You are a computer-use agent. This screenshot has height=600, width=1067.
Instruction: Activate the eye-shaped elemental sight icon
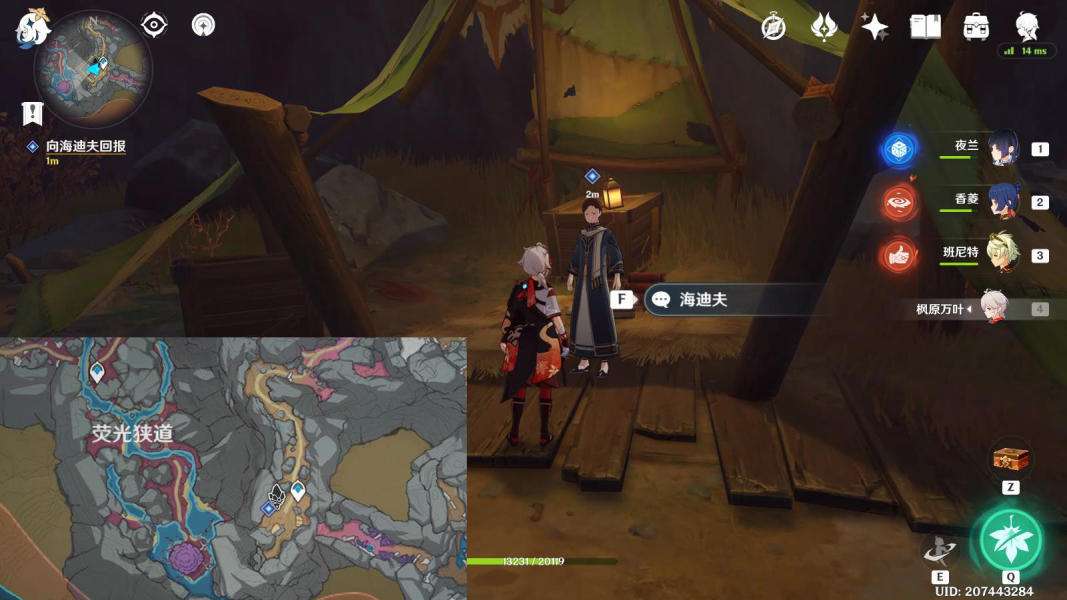pyautogui.click(x=154, y=25)
